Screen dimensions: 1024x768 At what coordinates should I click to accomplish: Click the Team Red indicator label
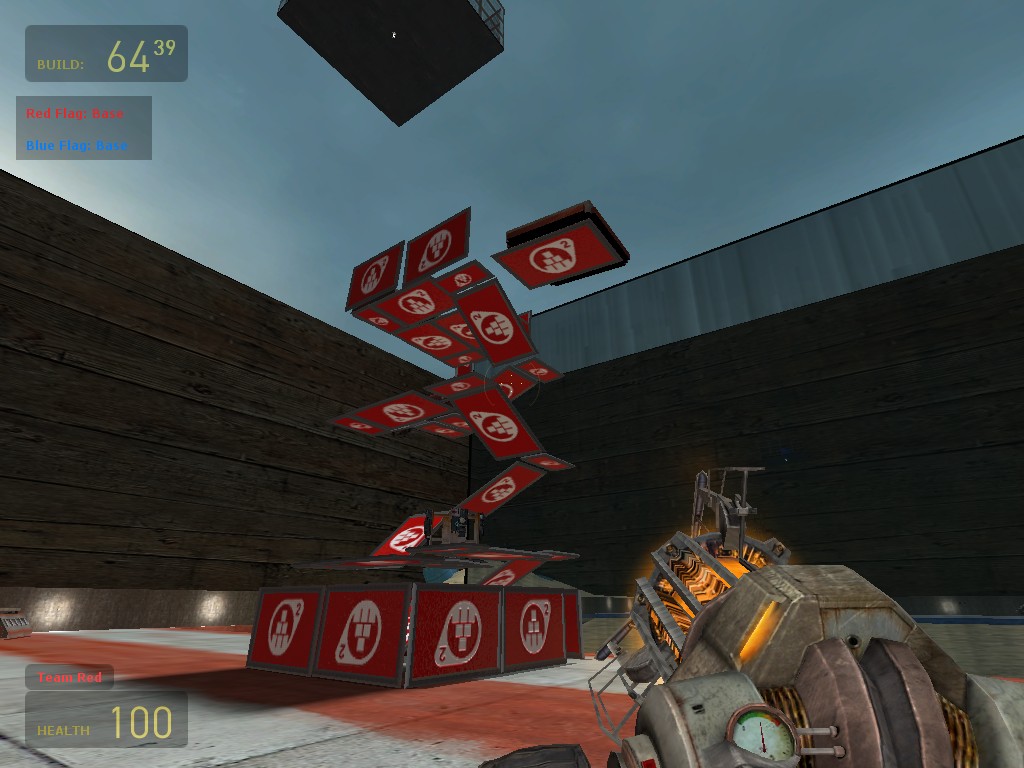[70, 678]
